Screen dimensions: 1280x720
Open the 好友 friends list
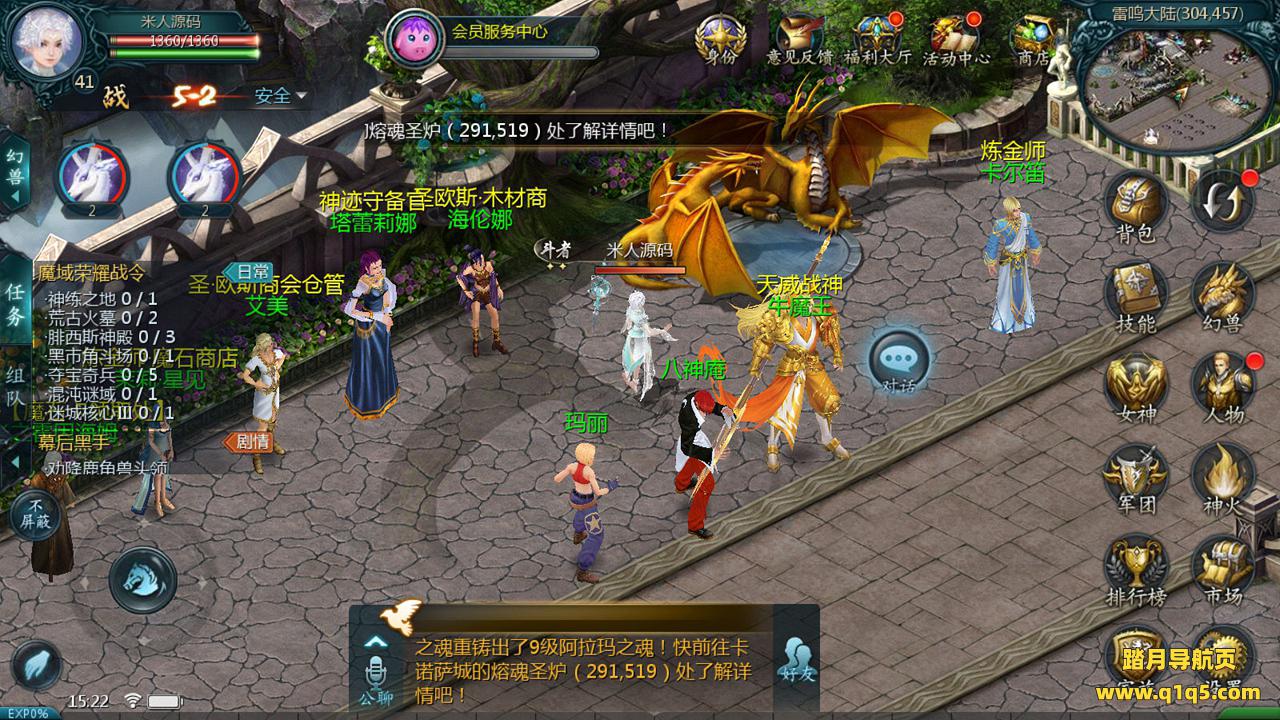click(795, 660)
